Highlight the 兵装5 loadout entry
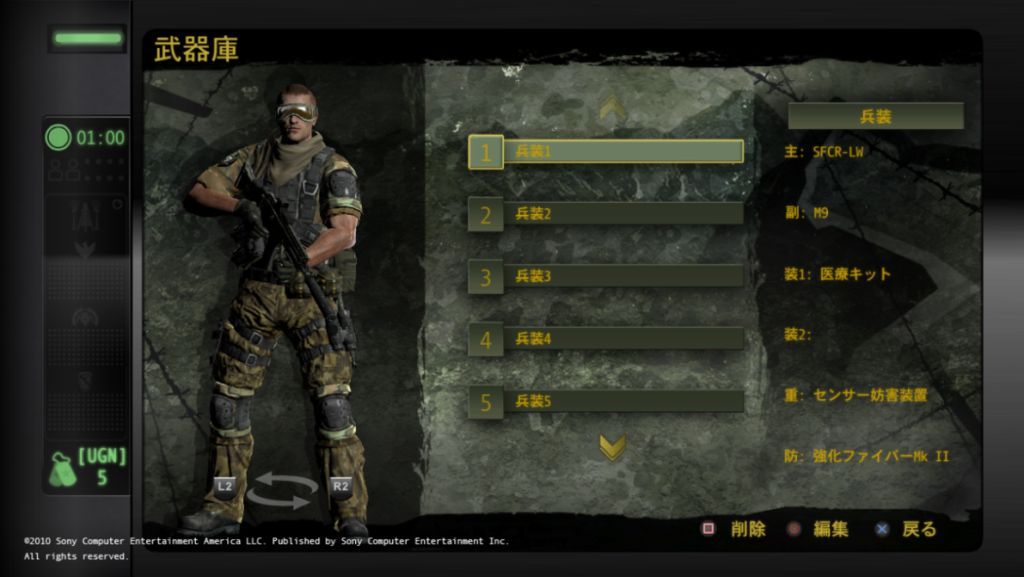This screenshot has height=577, width=1024. pos(607,402)
